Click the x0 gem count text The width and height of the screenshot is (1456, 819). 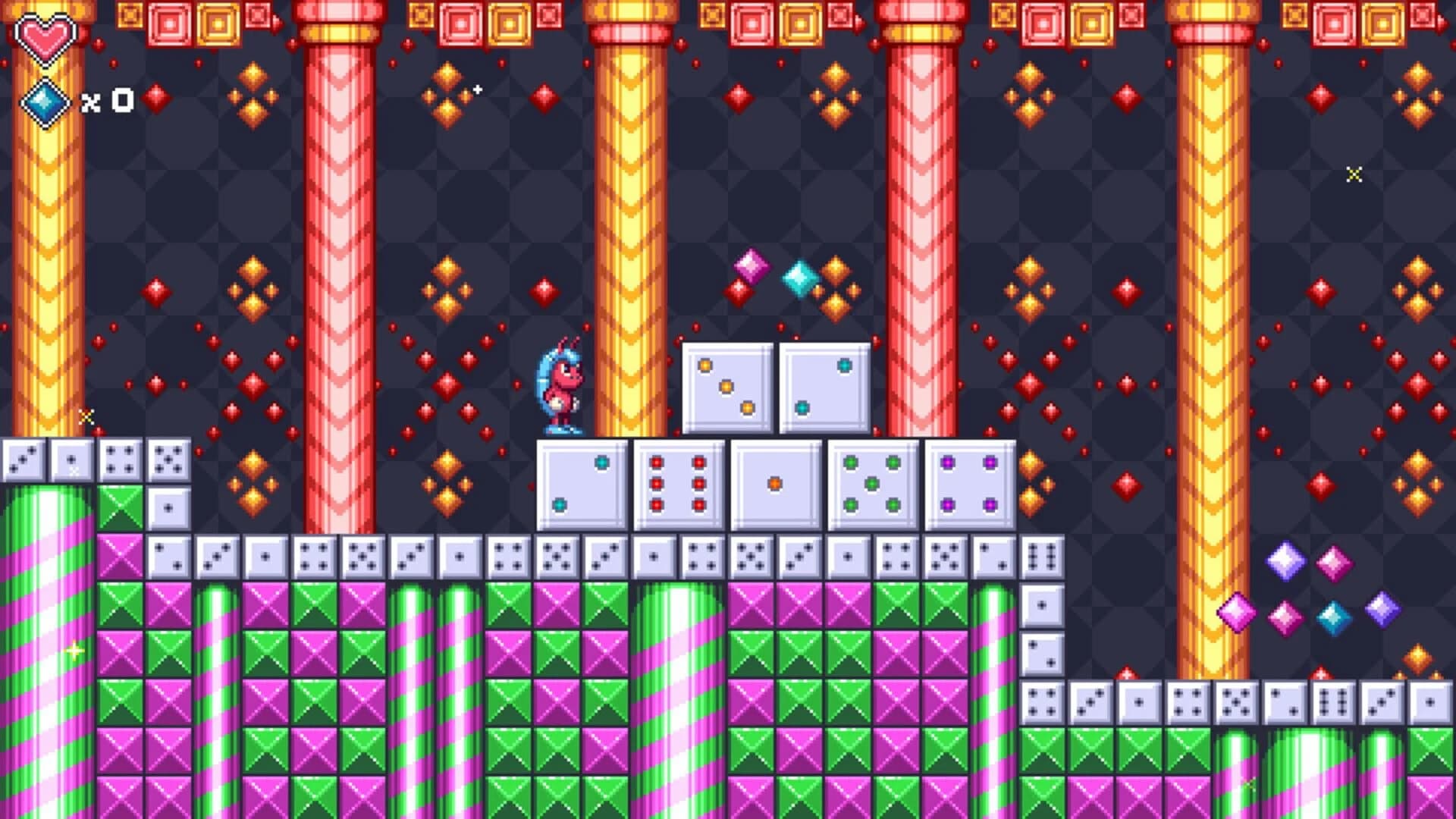[x=106, y=99]
